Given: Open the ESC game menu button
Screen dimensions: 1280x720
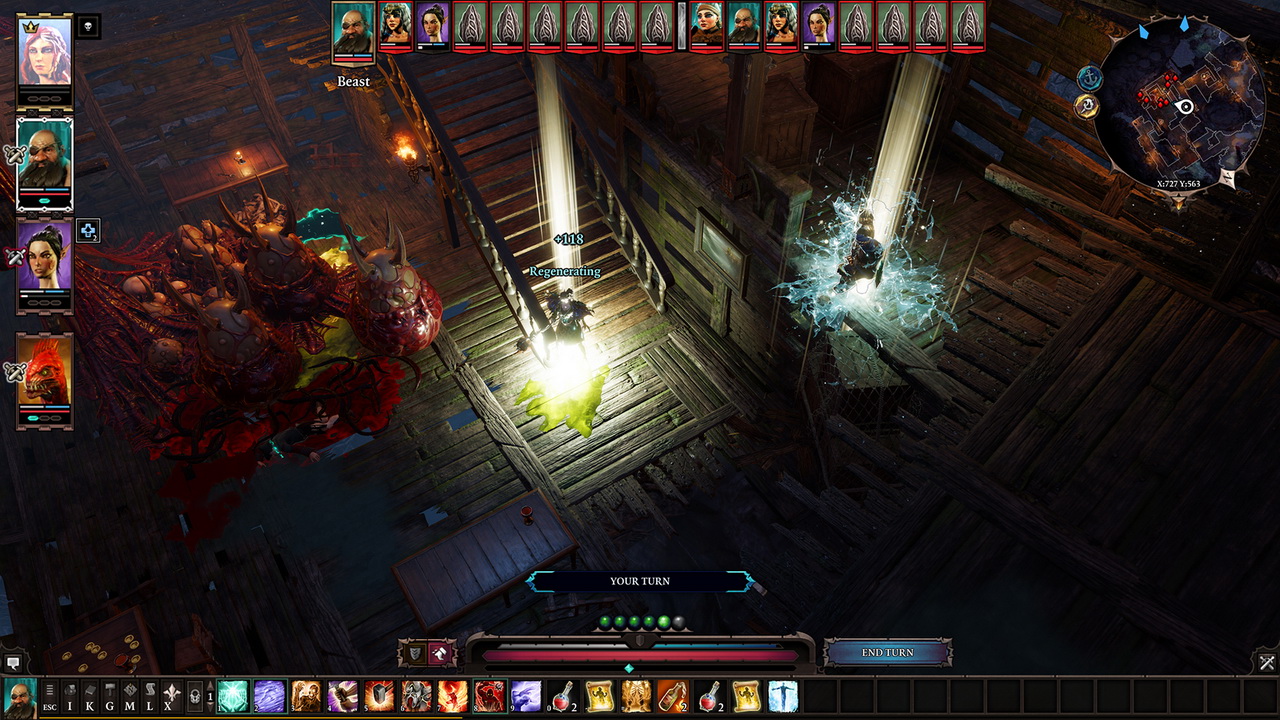Looking at the screenshot, I should [49, 696].
